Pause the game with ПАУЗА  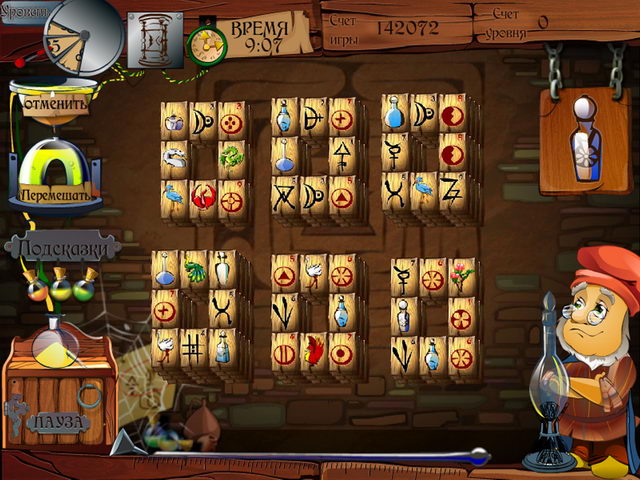tap(58, 421)
